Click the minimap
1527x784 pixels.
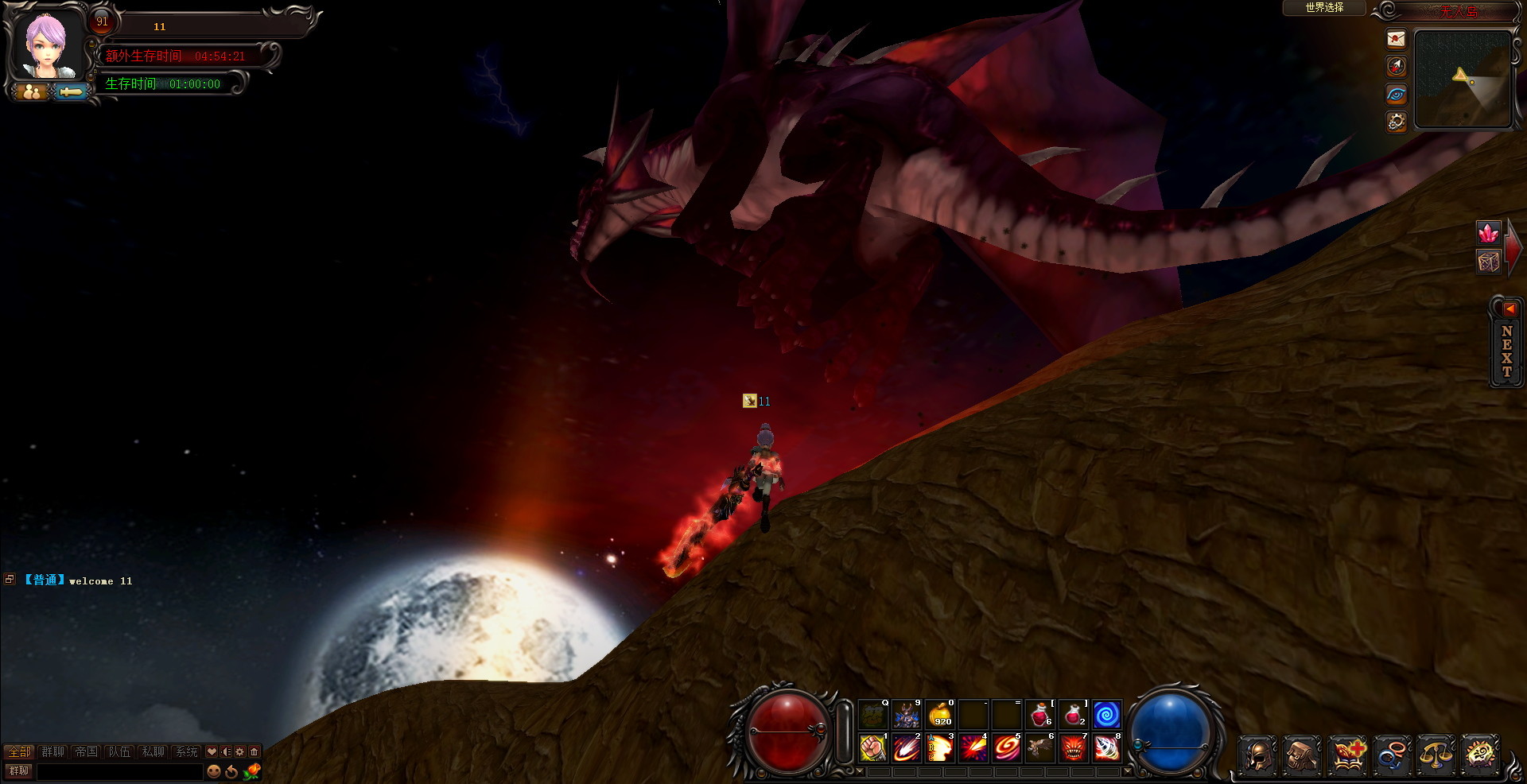pos(1463,79)
